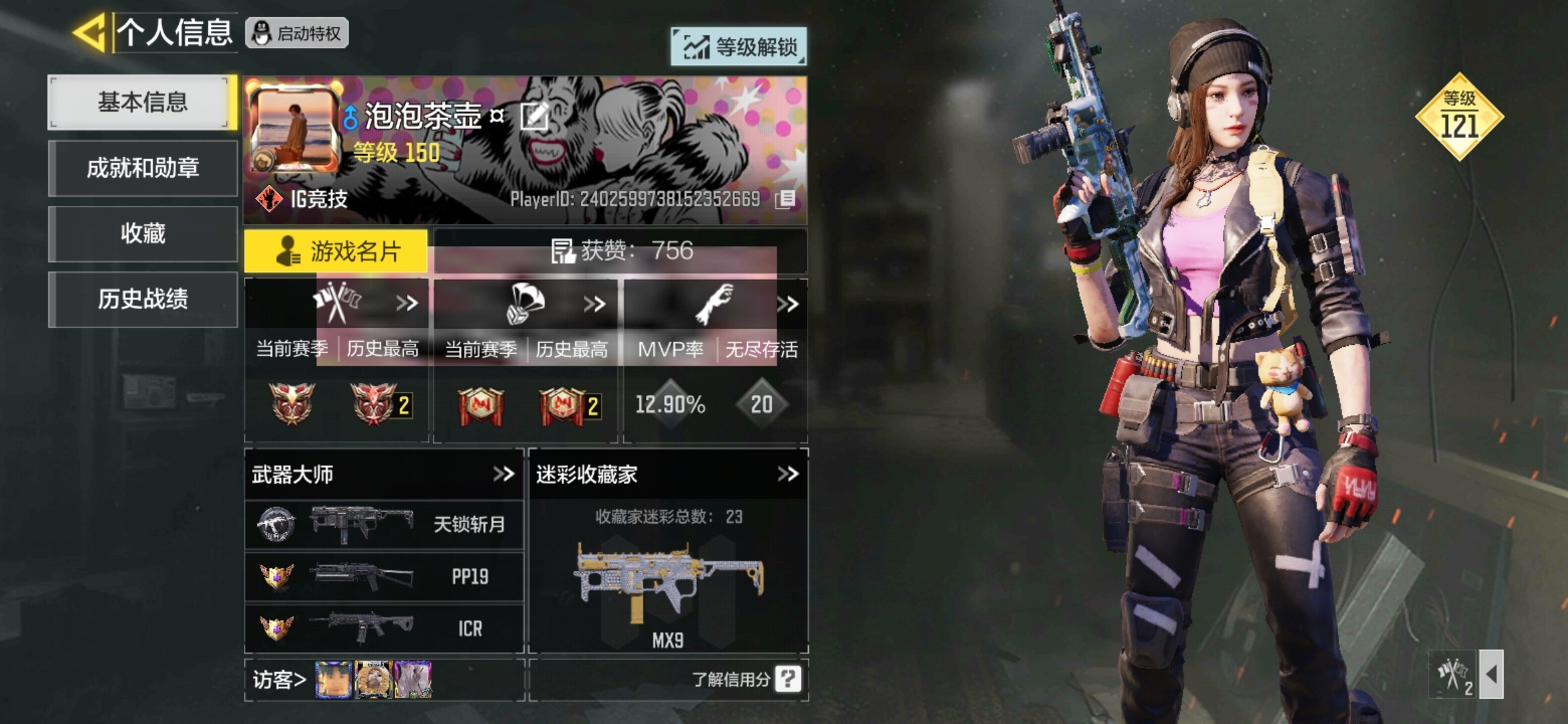This screenshot has width=1568, height=724.
Task: Open the 等级解锁 level unlock panel
Action: pos(738,47)
